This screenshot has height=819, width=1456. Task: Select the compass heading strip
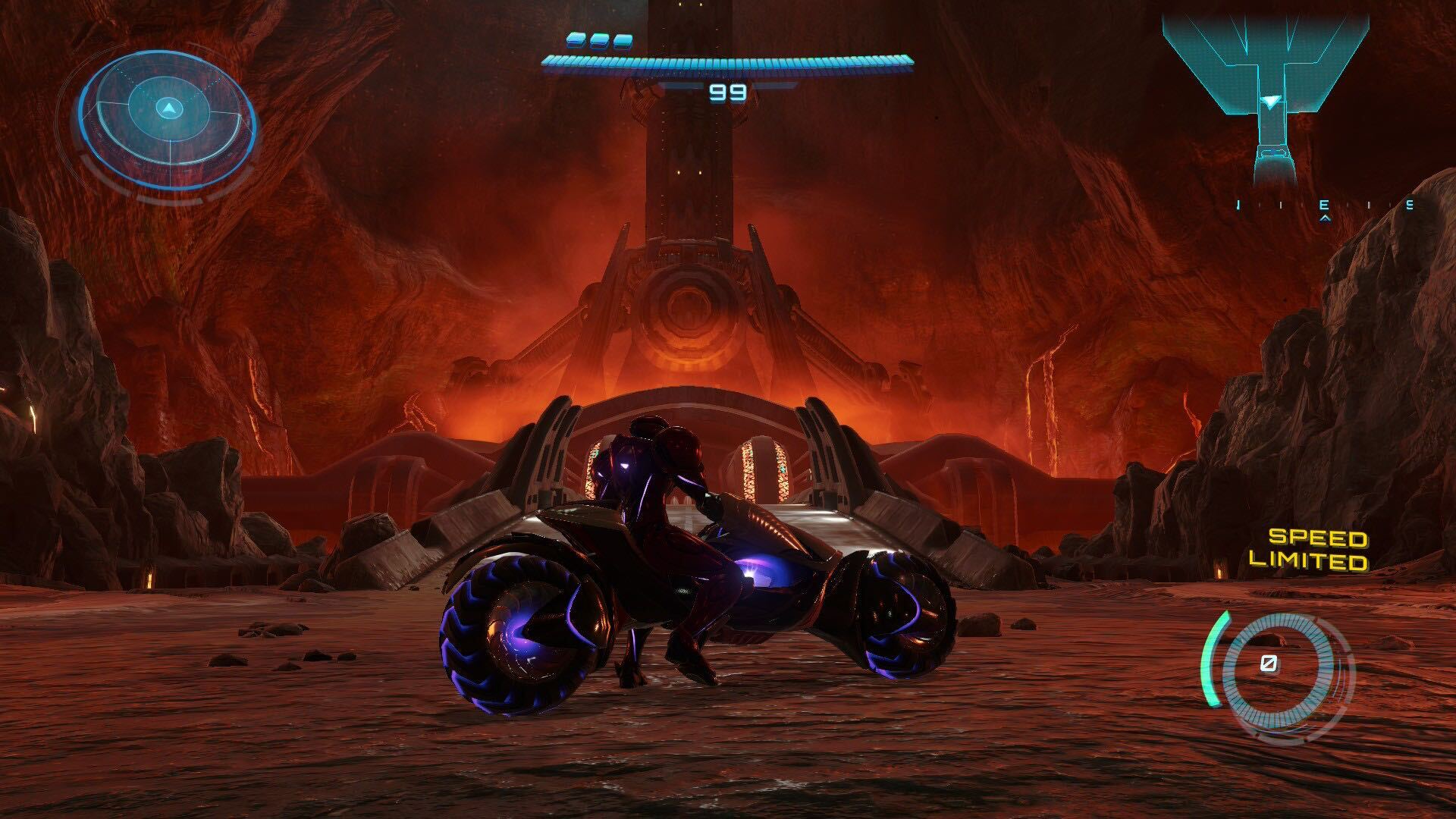[1323, 206]
